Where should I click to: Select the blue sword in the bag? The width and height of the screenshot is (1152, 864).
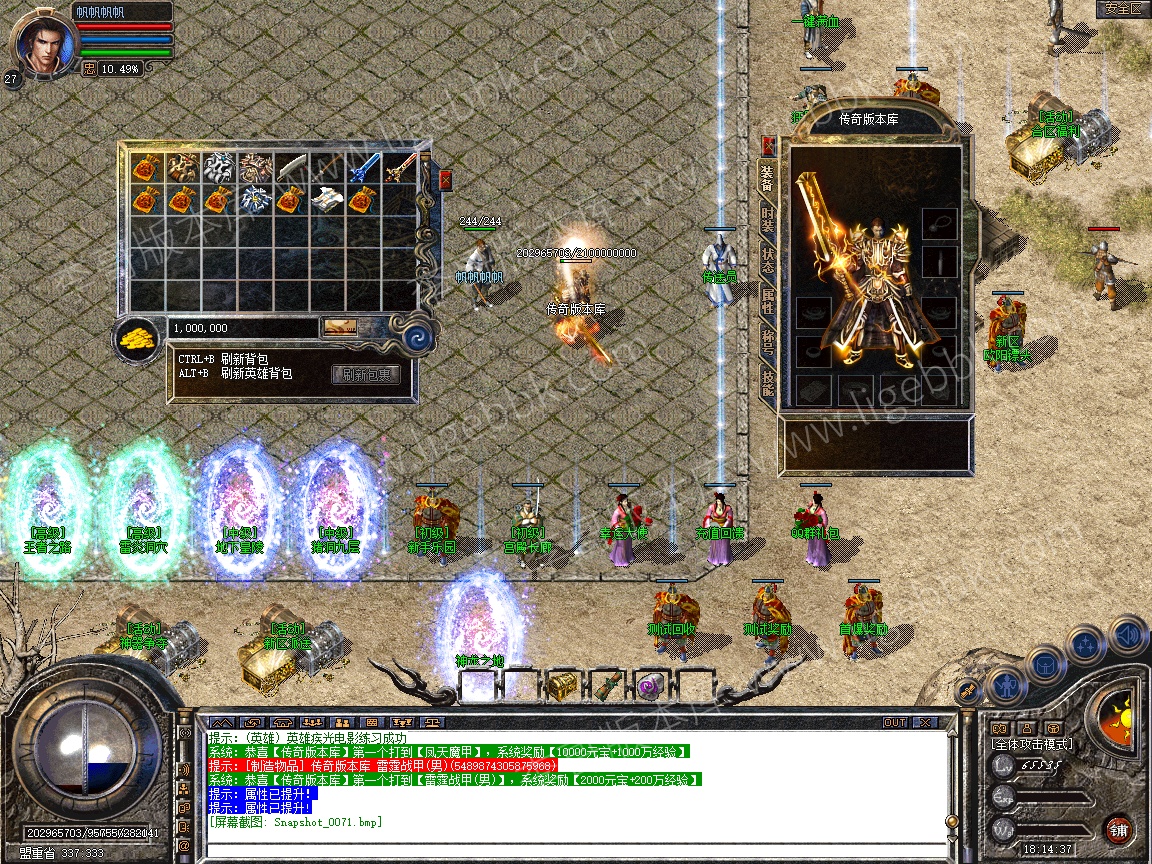pyautogui.click(x=363, y=167)
